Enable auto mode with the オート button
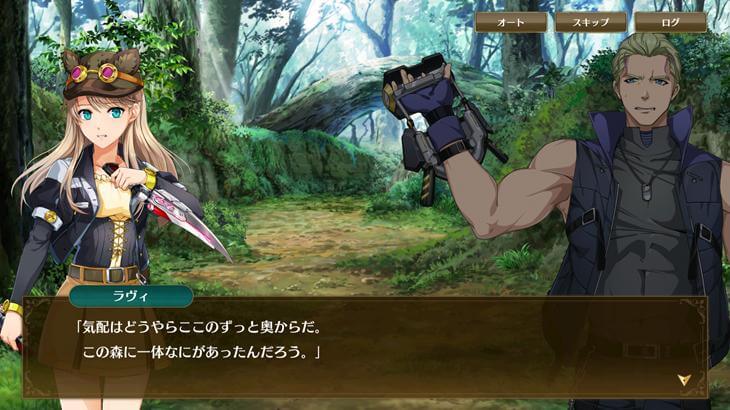The width and height of the screenshot is (730, 410). click(x=511, y=22)
